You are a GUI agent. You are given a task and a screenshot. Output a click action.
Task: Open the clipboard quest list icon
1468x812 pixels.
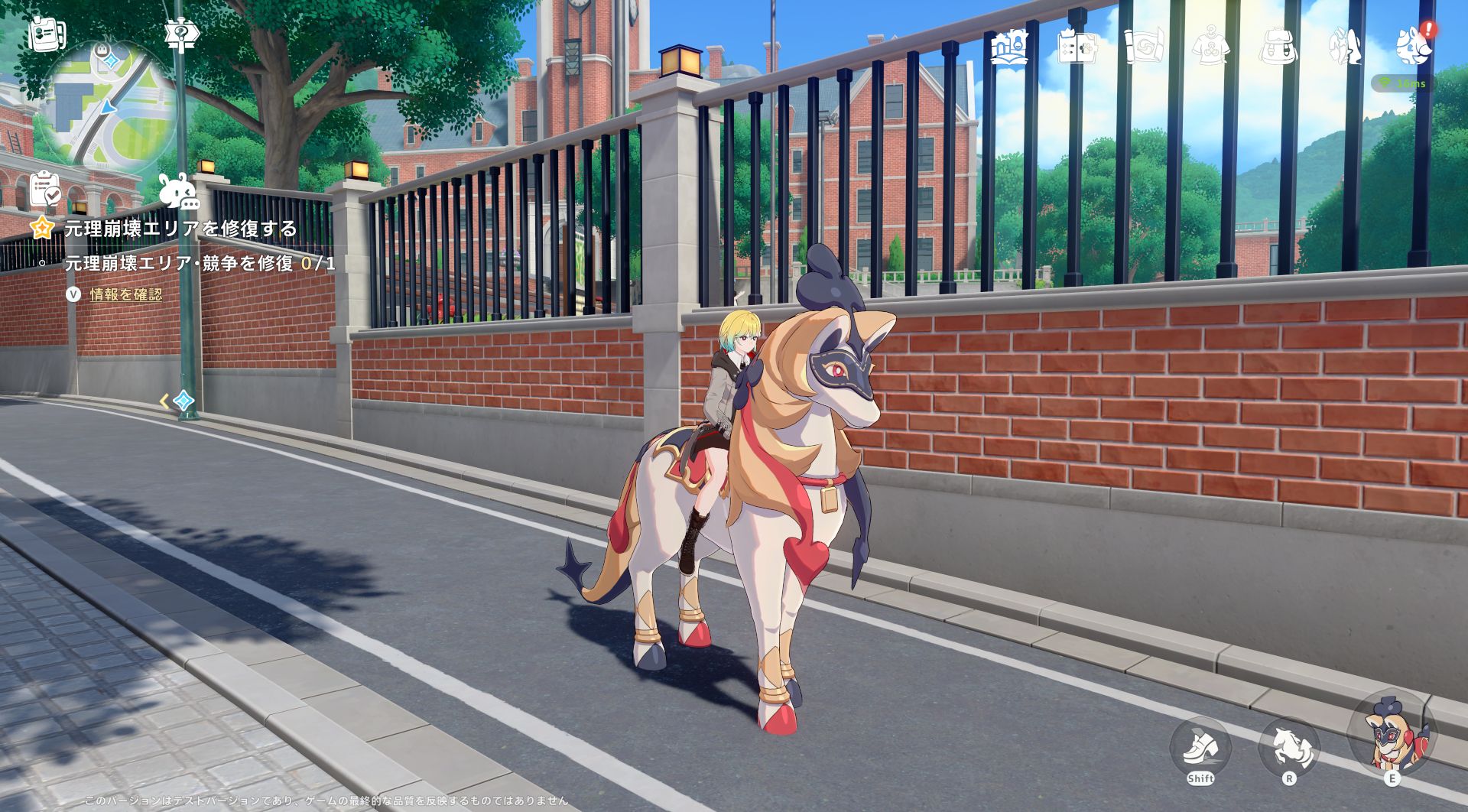45,189
